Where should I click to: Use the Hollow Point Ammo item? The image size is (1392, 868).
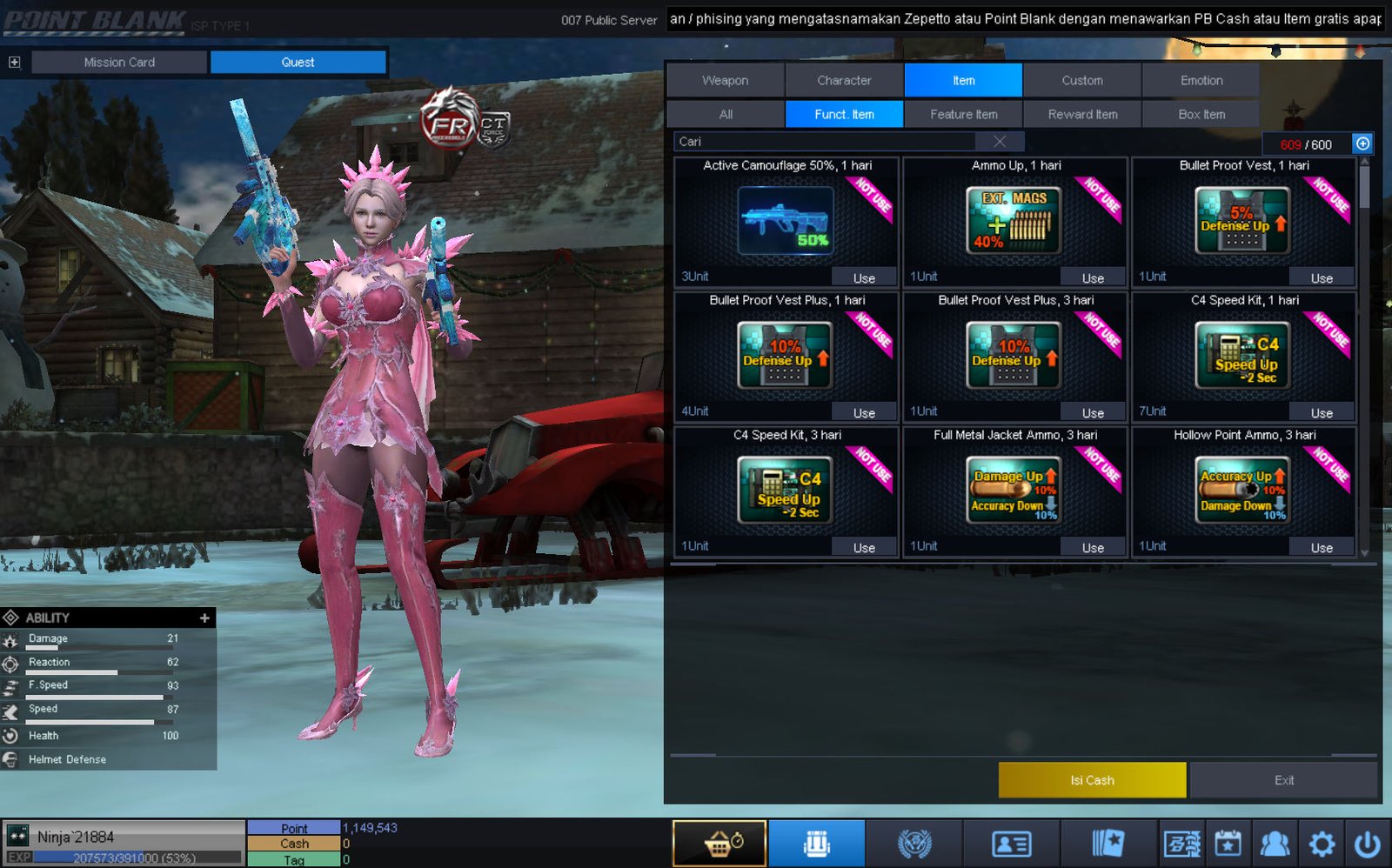[x=1322, y=548]
